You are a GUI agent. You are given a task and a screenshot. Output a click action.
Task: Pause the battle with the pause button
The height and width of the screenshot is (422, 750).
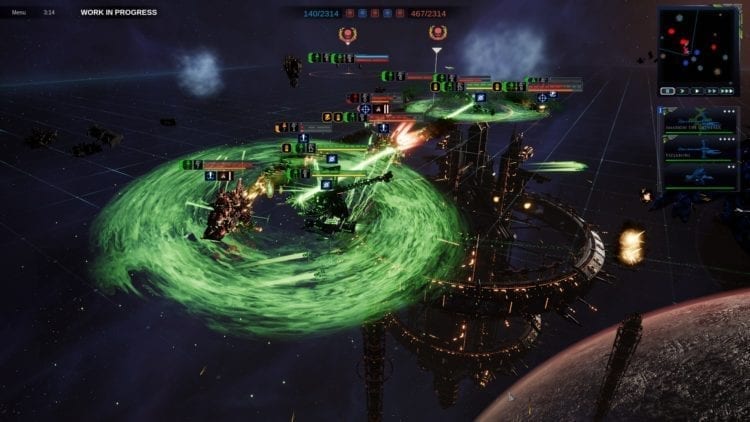pos(667,91)
